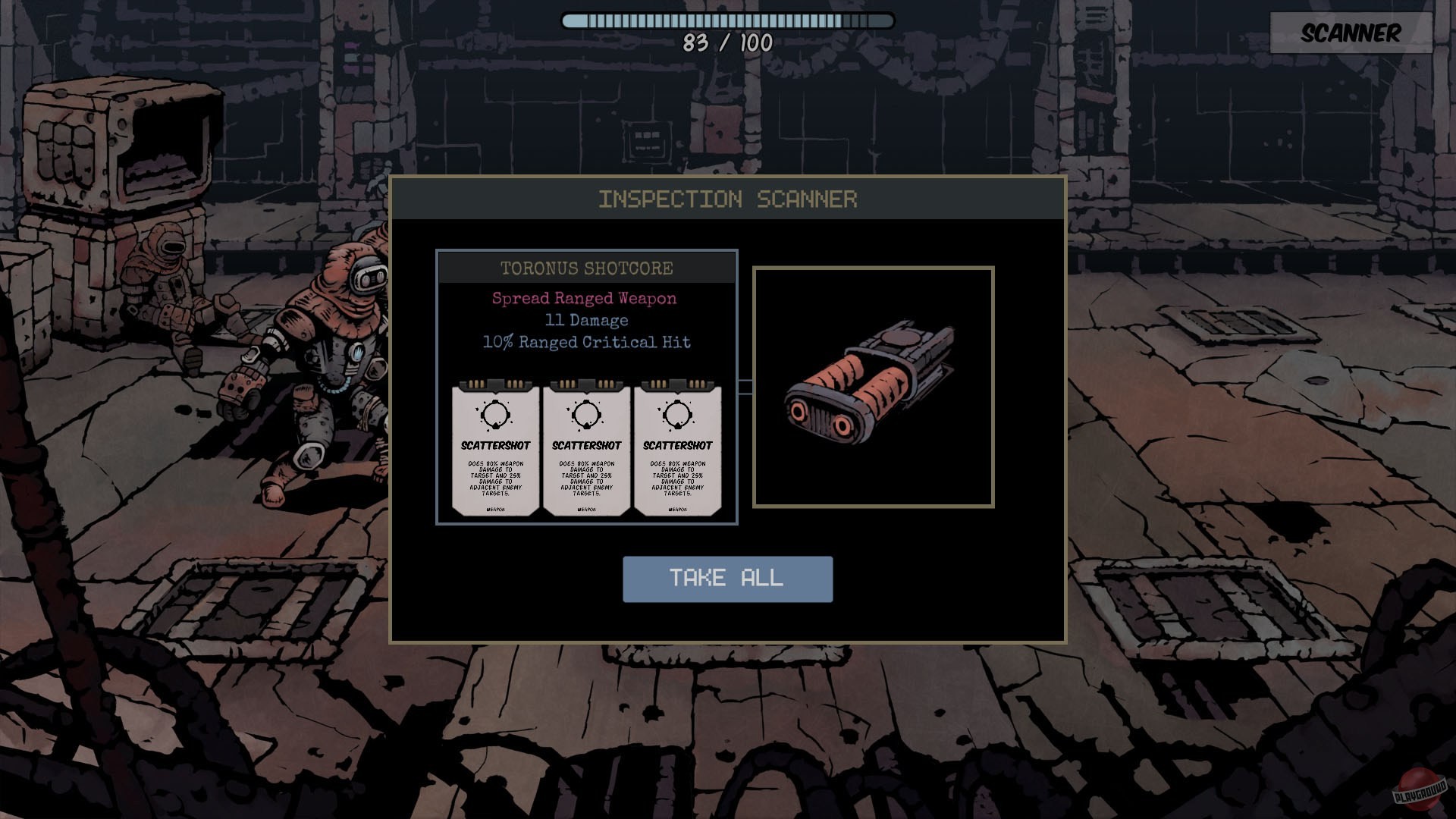
Task: Click the 83/100 scanner charge bar
Action: point(726,21)
